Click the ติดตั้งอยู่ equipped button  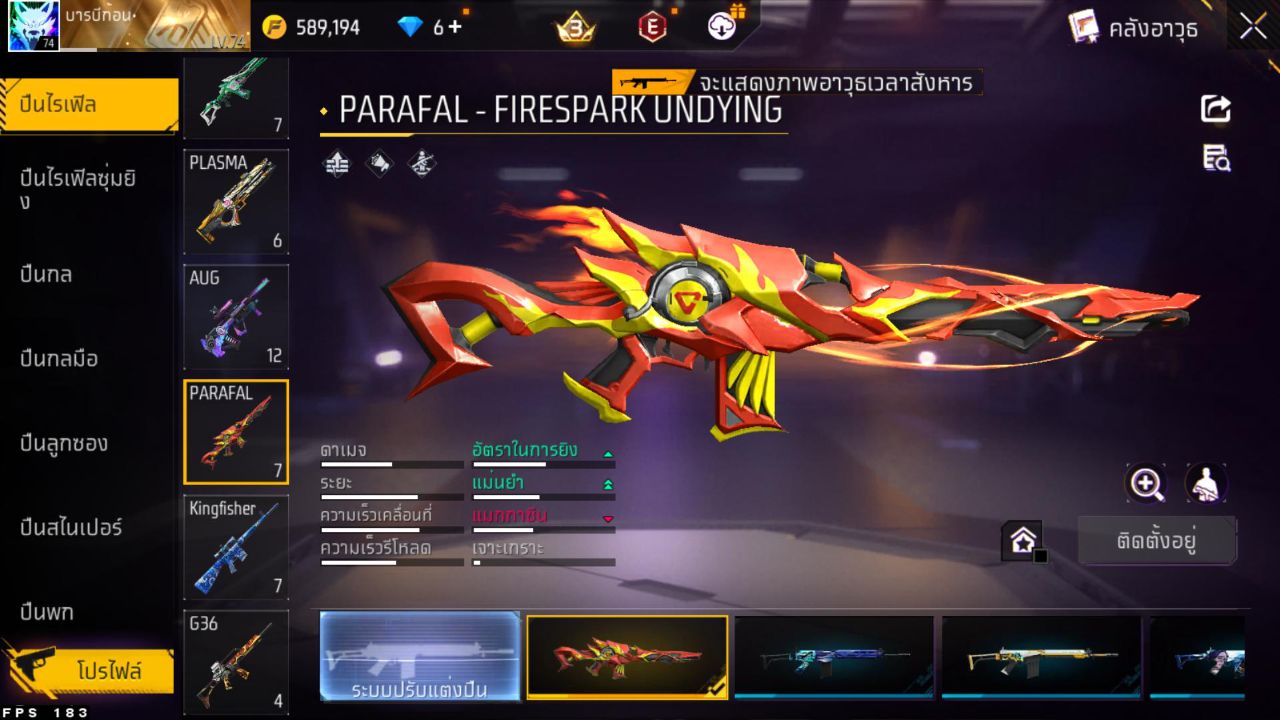pos(1157,539)
